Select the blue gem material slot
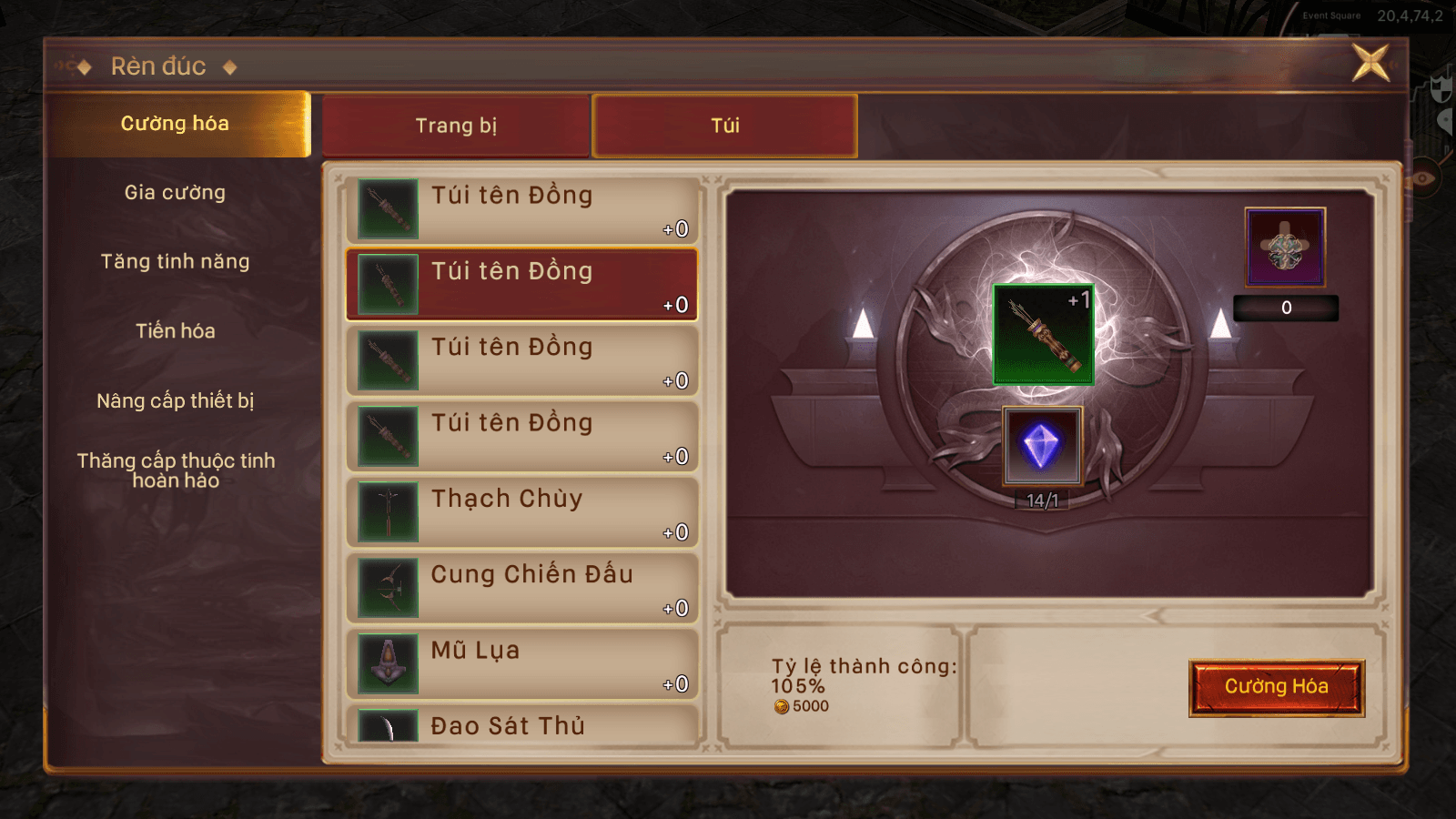Screen dimensions: 1456x819 point(1042,446)
